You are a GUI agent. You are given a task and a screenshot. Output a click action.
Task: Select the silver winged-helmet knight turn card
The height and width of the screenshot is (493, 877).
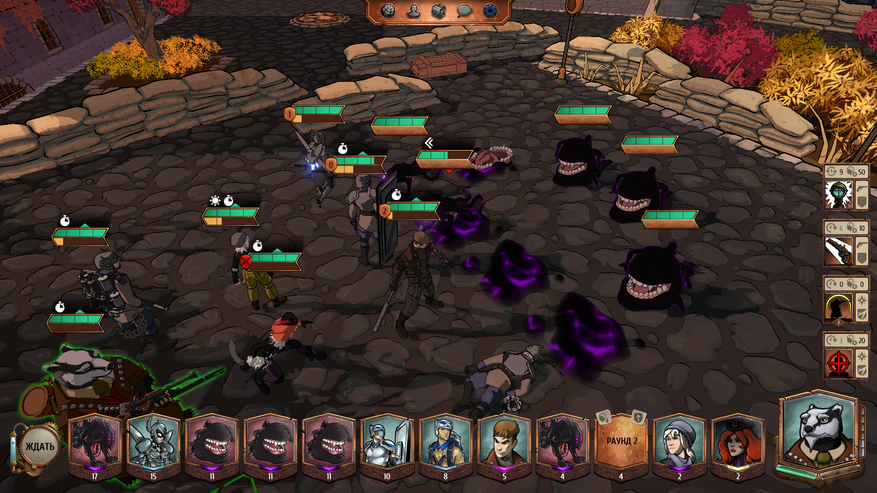pos(153,443)
